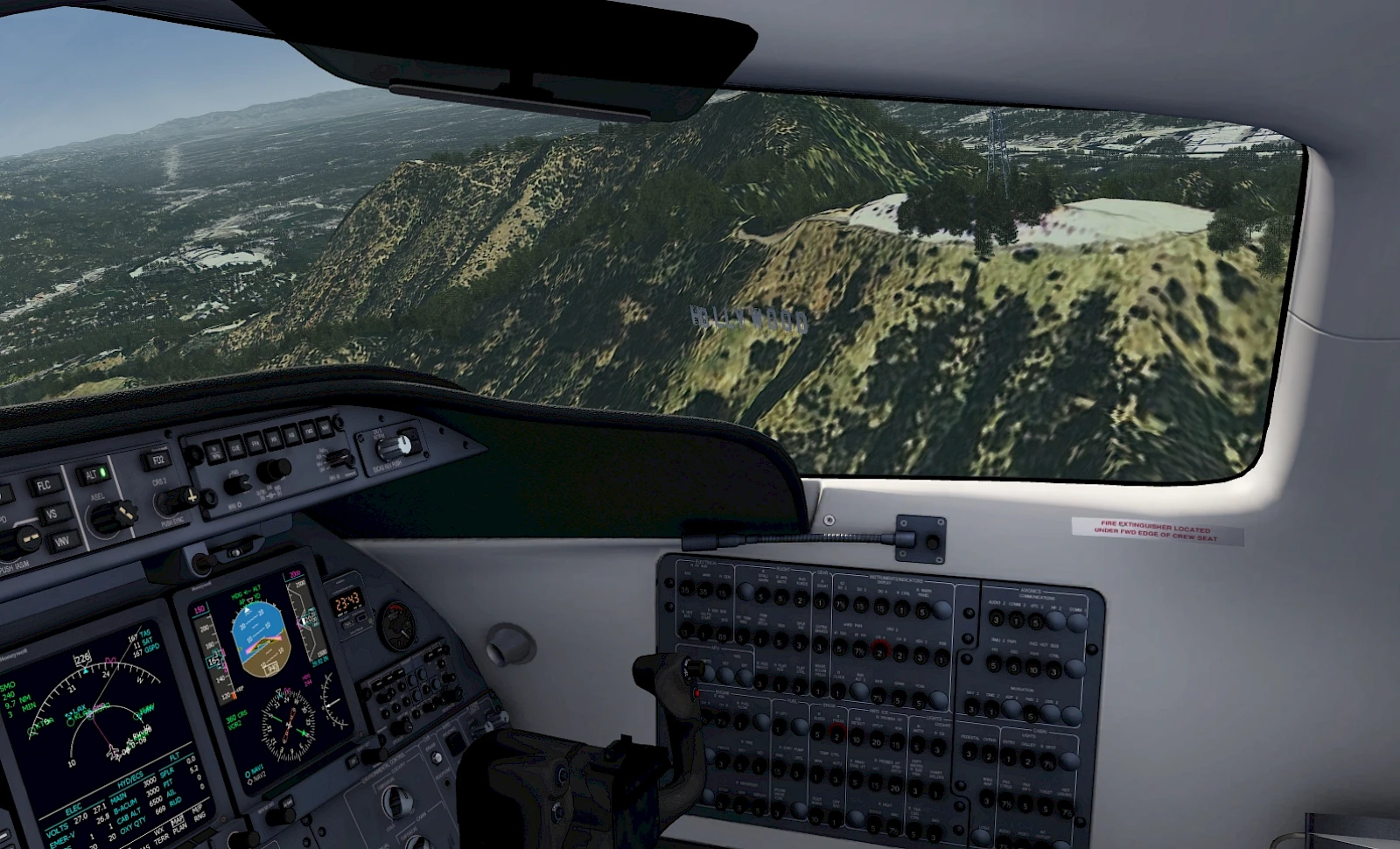Screen dimensions: 1400x849
Task: Toggle the ALT hold button with green light
Action: click(92, 475)
